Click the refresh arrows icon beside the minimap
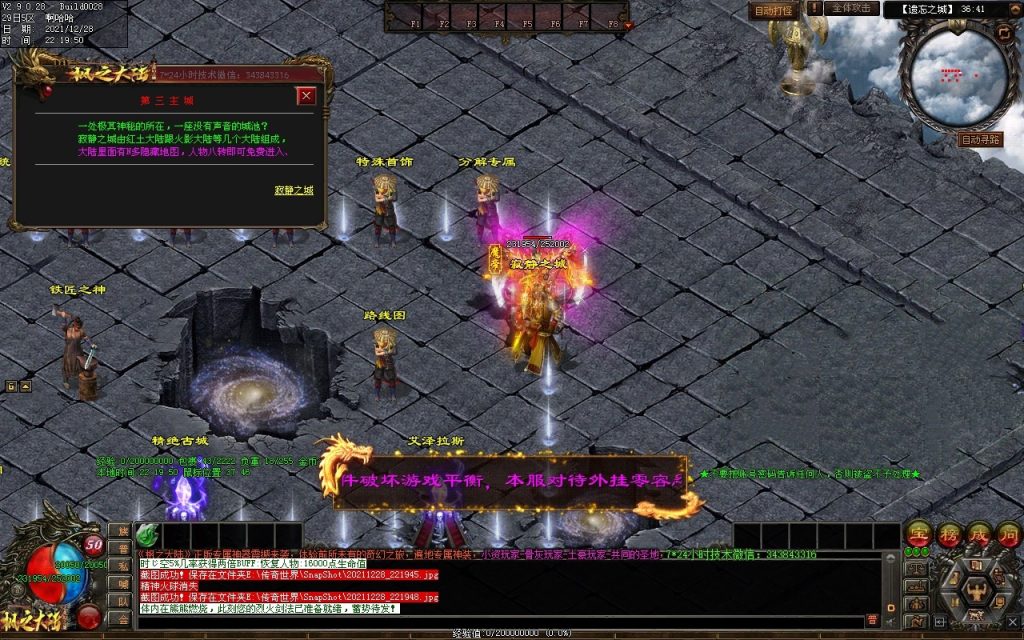Viewport: 1024px width, 640px height. click(x=1005, y=32)
